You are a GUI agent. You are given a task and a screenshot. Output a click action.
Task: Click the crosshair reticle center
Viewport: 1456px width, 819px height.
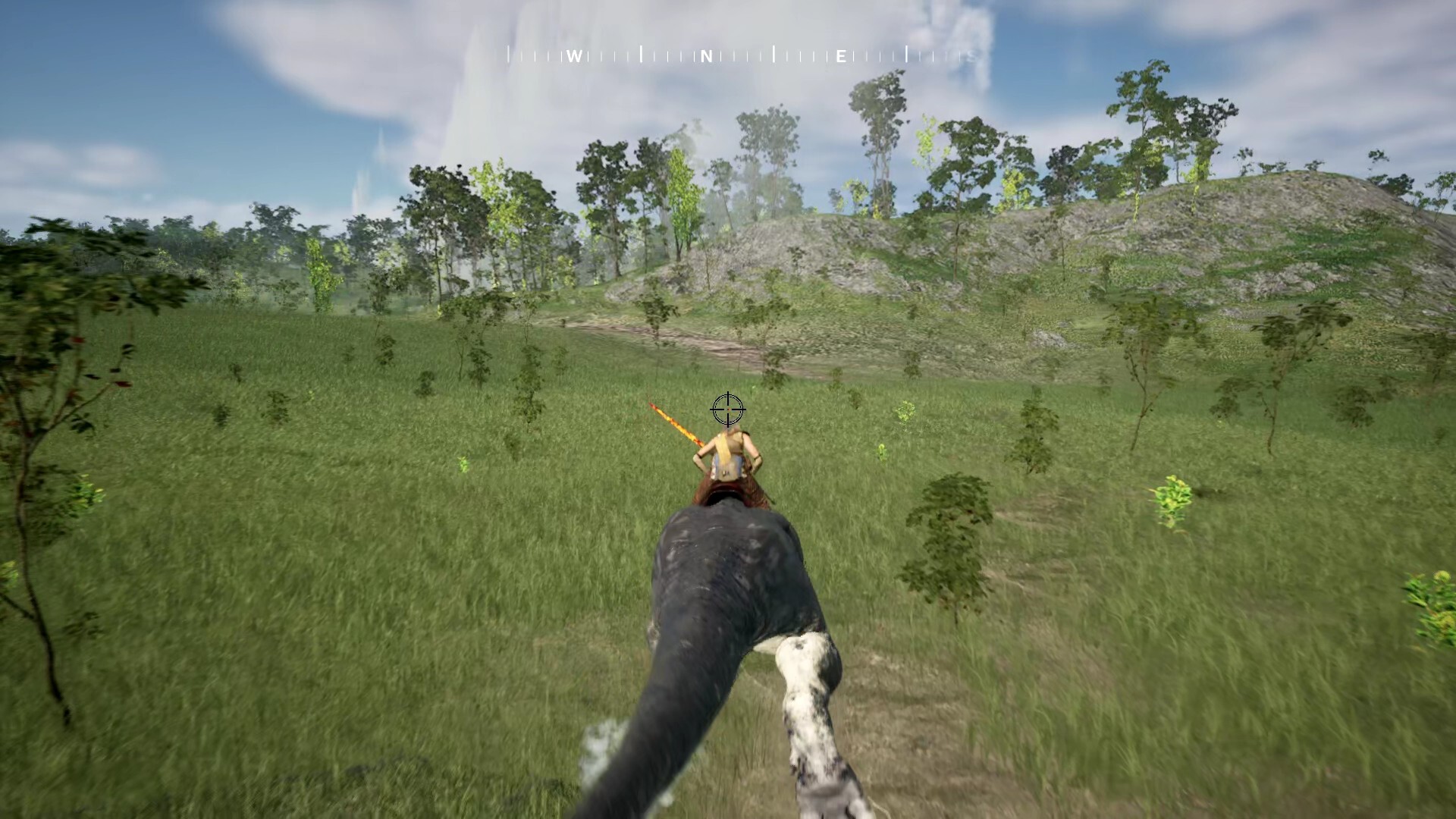tap(728, 409)
